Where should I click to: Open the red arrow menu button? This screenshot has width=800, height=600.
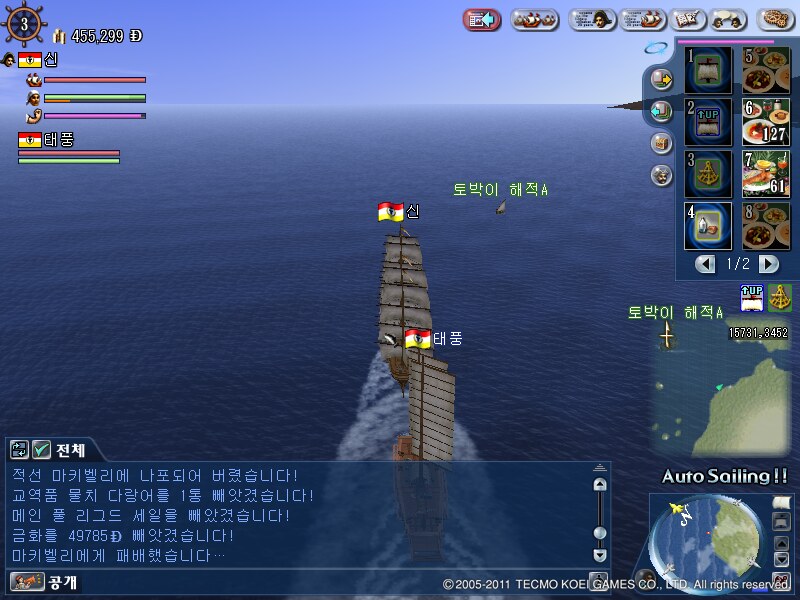[482, 19]
